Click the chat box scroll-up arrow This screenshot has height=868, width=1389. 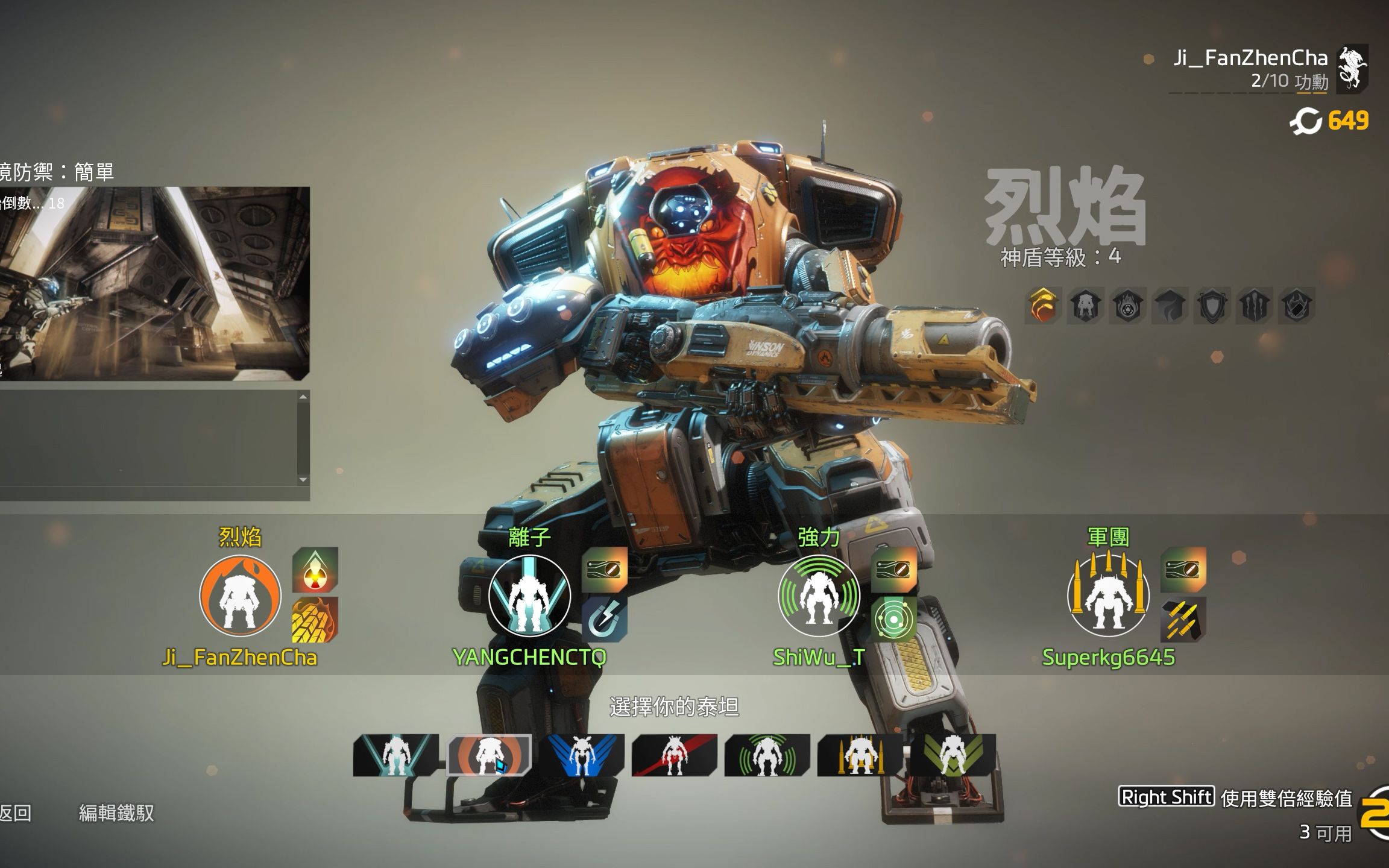coord(303,397)
